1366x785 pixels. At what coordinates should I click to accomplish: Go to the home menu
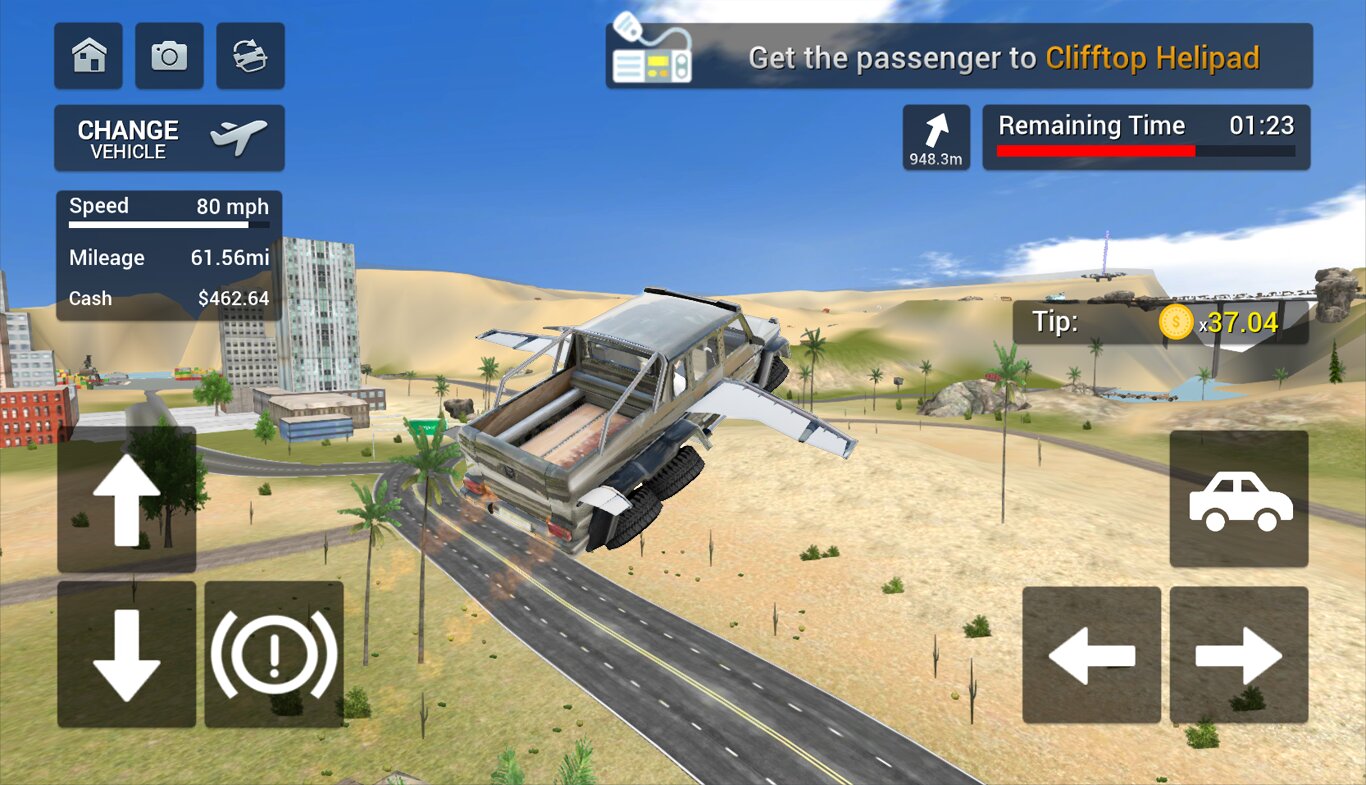tap(89, 56)
